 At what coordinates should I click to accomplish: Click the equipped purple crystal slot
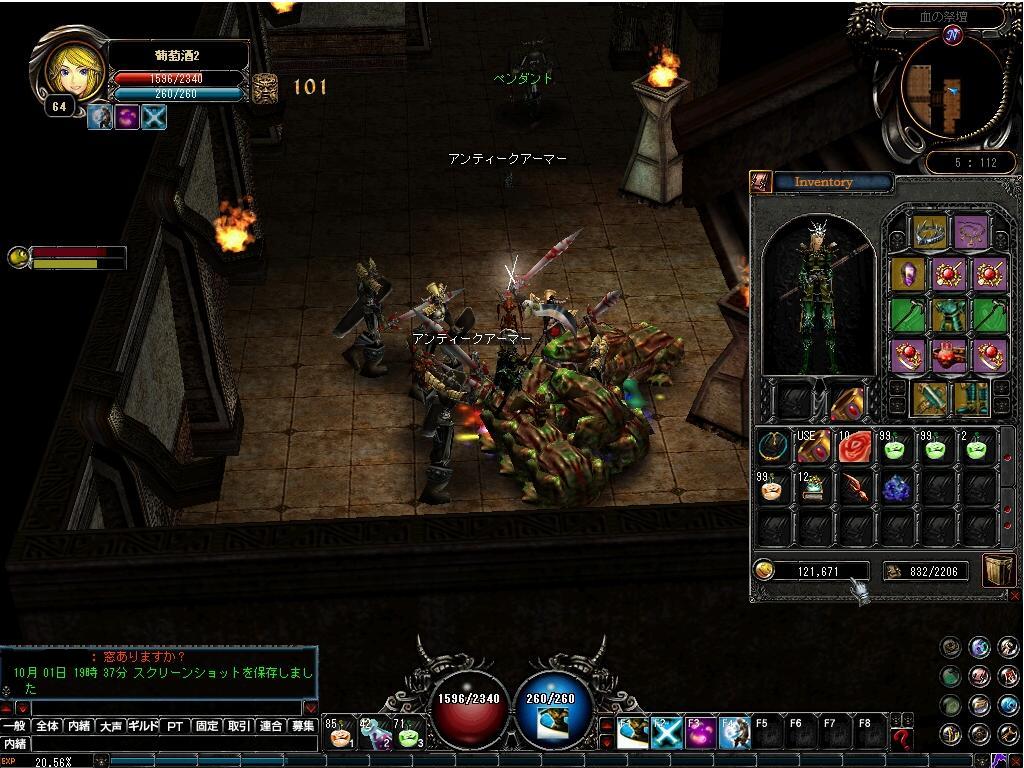907,273
